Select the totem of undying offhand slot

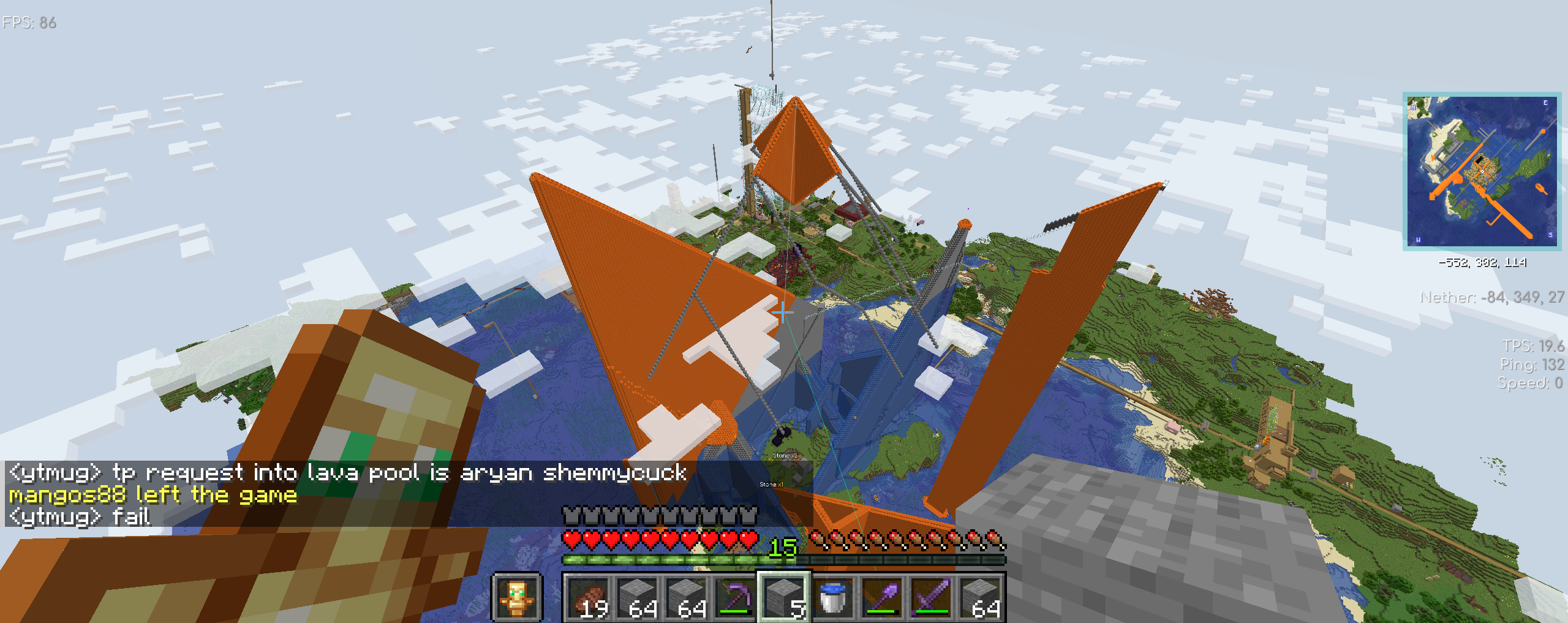pos(517,597)
